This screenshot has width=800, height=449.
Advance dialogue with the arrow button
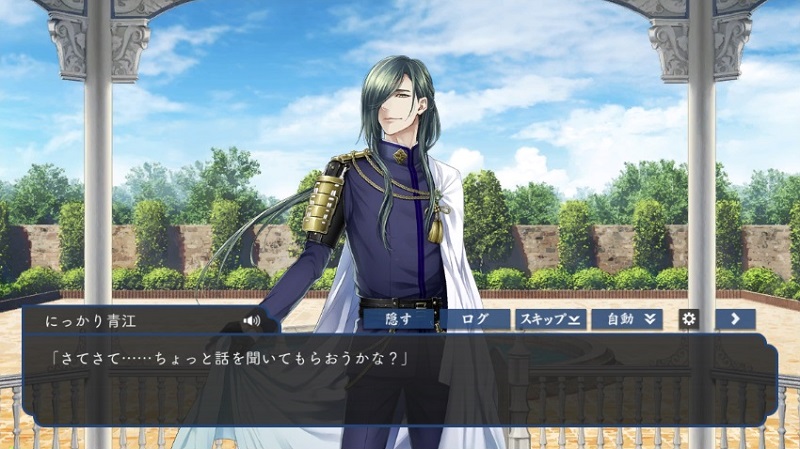735,319
